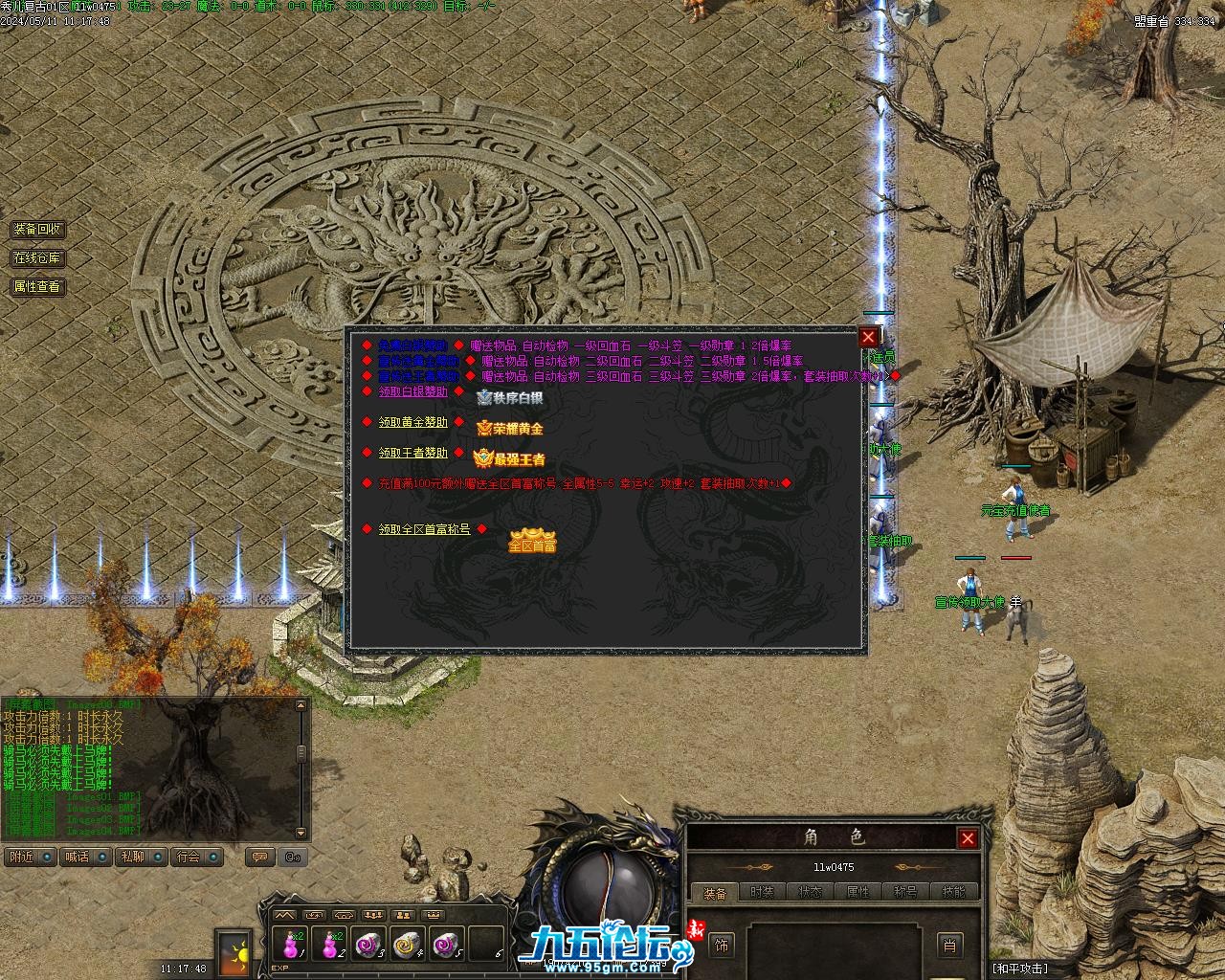Claim the 领取王者赞助 king sponsorship link

[412, 453]
